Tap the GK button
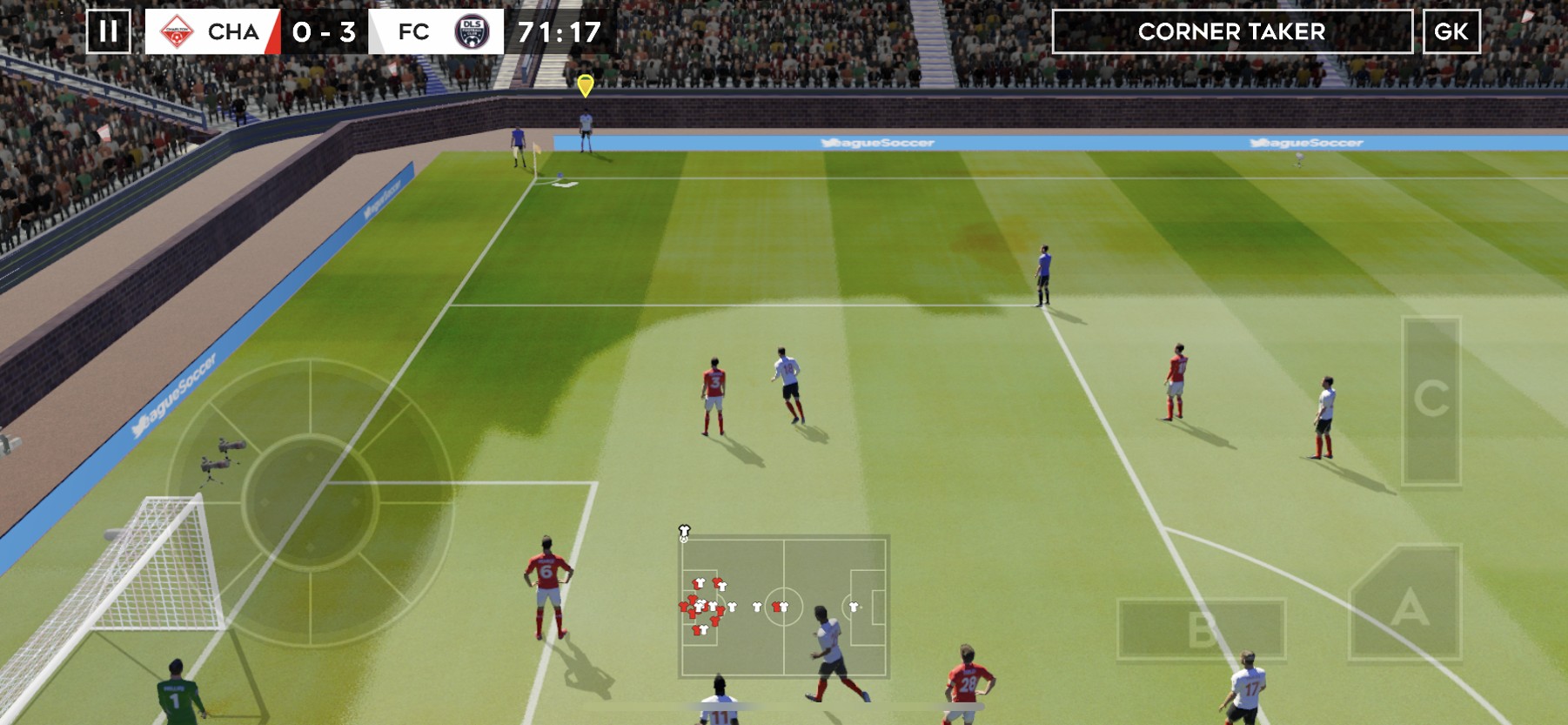Image resolution: width=1568 pixels, height=725 pixels. [x=1451, y=32]
